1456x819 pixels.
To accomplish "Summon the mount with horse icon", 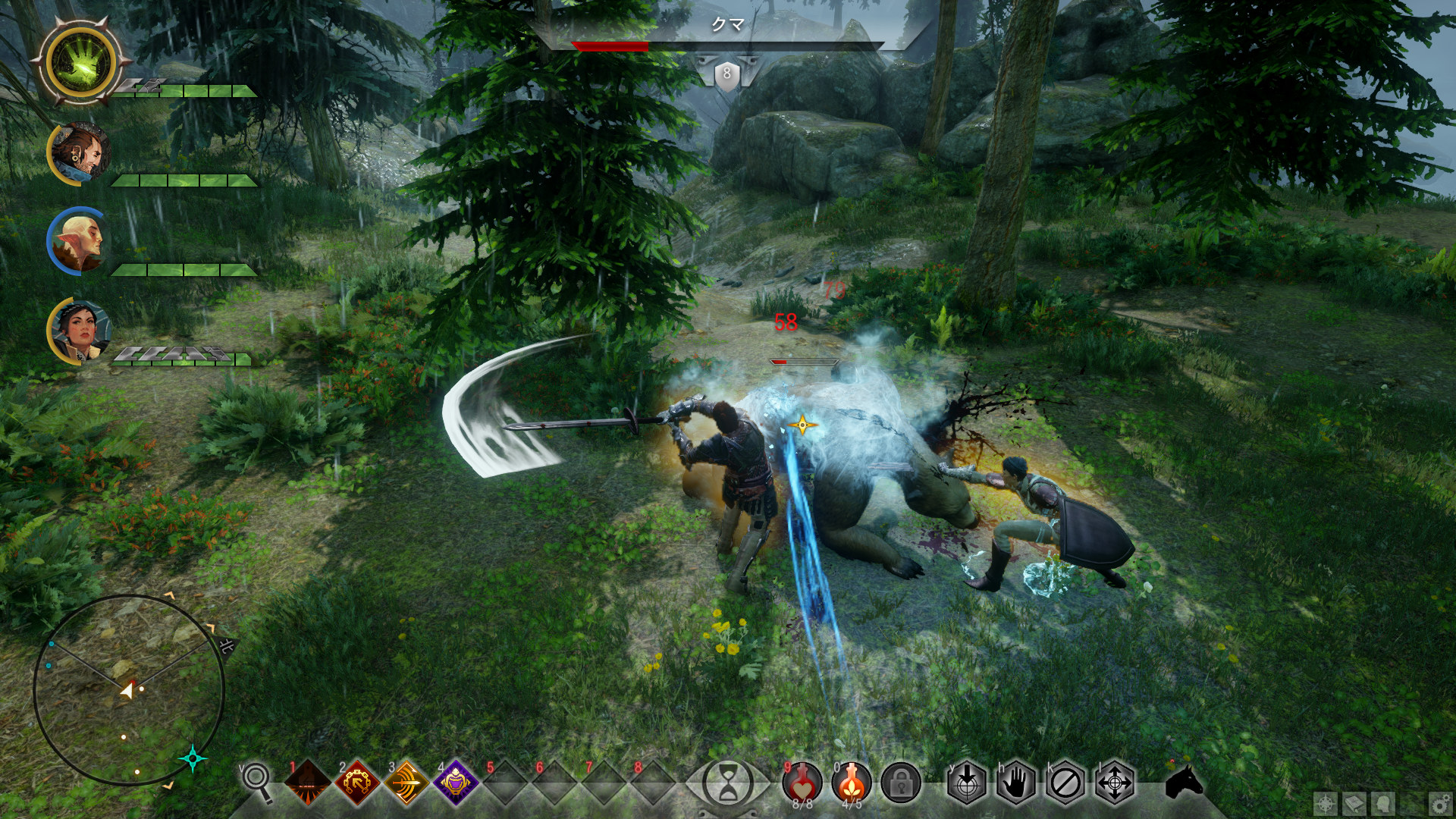I will click(x=1184, y=782).
